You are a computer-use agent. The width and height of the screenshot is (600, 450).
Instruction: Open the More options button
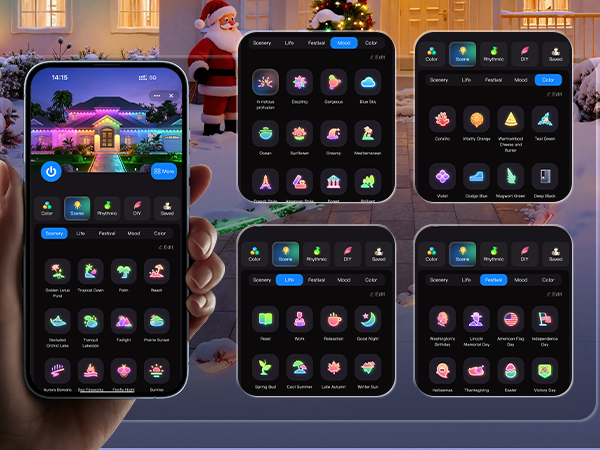point(164,171)
